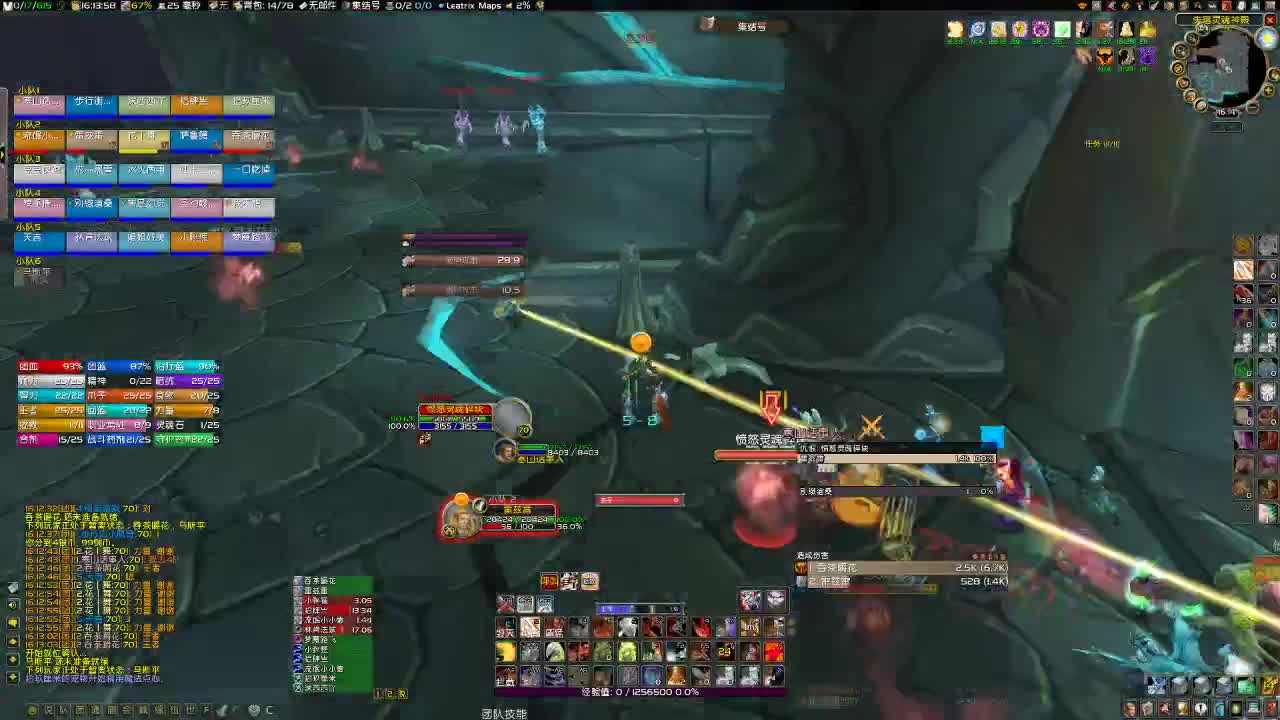
Task: Click the topmost icon on the right vertical action bar
Action: [x=1243, y=244]
